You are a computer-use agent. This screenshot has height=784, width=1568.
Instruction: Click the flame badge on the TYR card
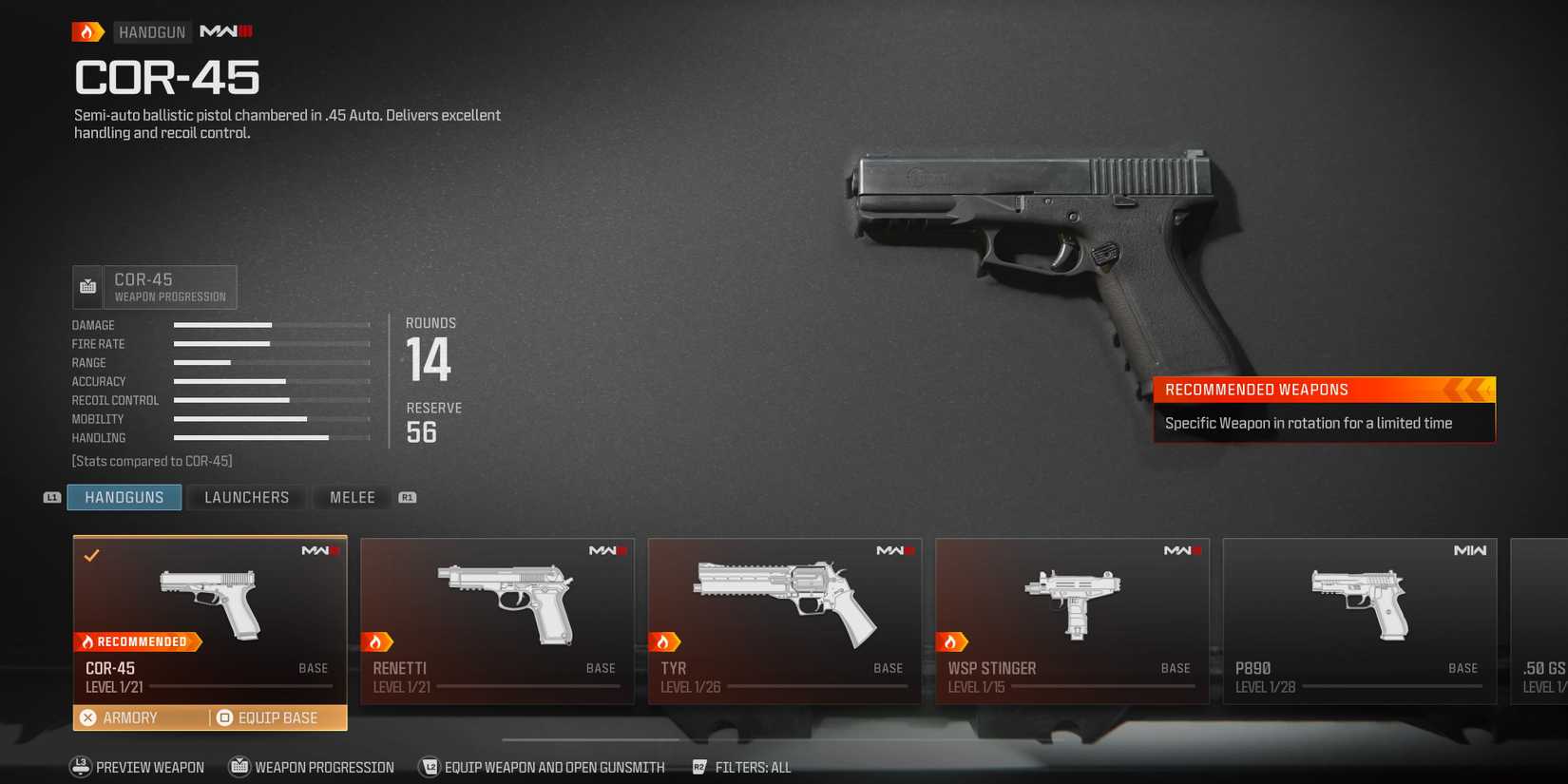[x=666, y=641]
